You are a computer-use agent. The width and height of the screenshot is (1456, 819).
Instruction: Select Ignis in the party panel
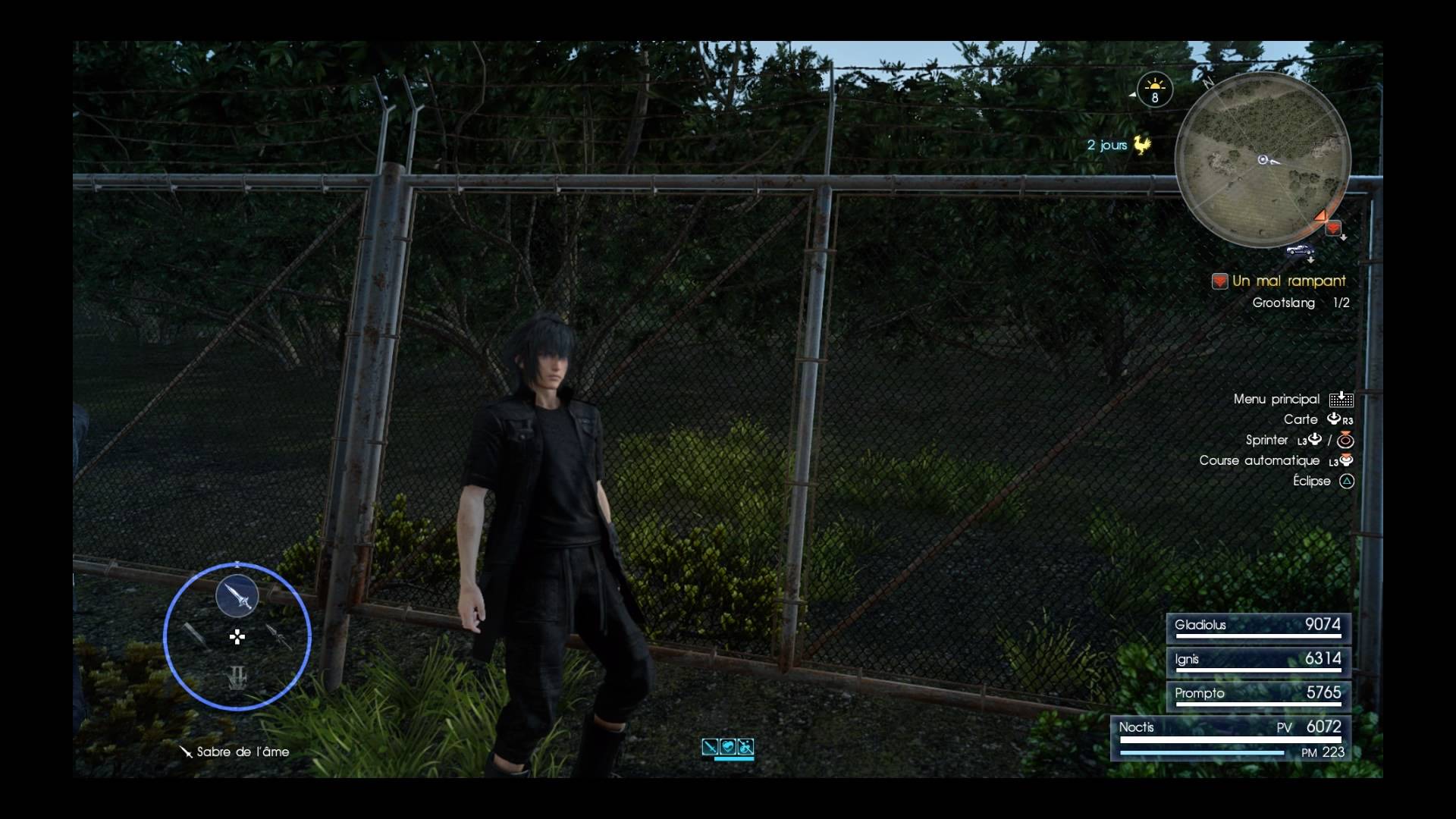coord(1258,661)
